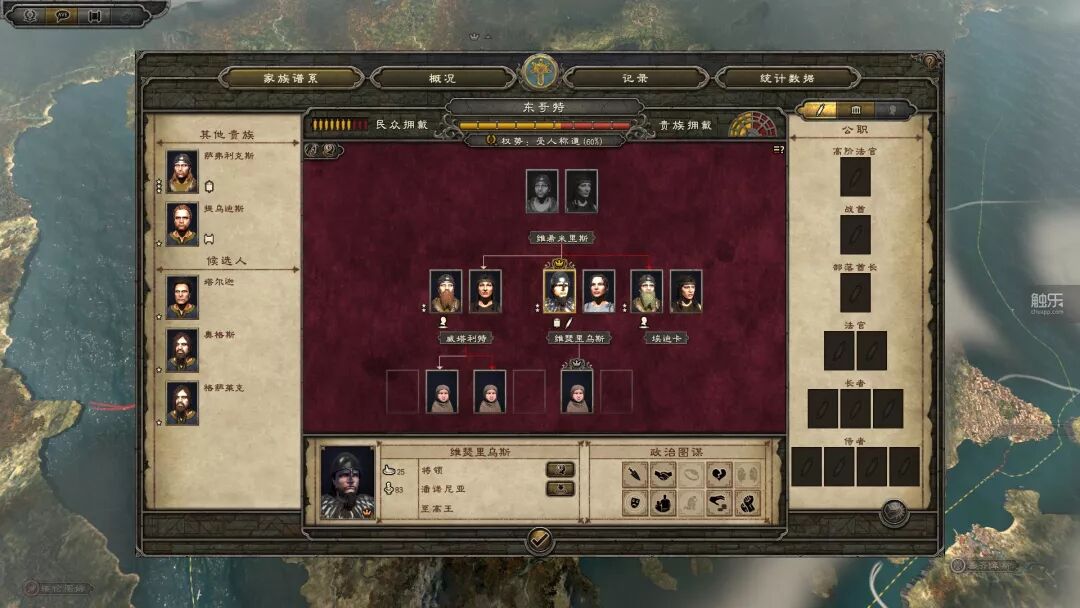Use the theatre mask intrigue icon
The height and width of the screenshot is (608, 1080).
point(633,503)
